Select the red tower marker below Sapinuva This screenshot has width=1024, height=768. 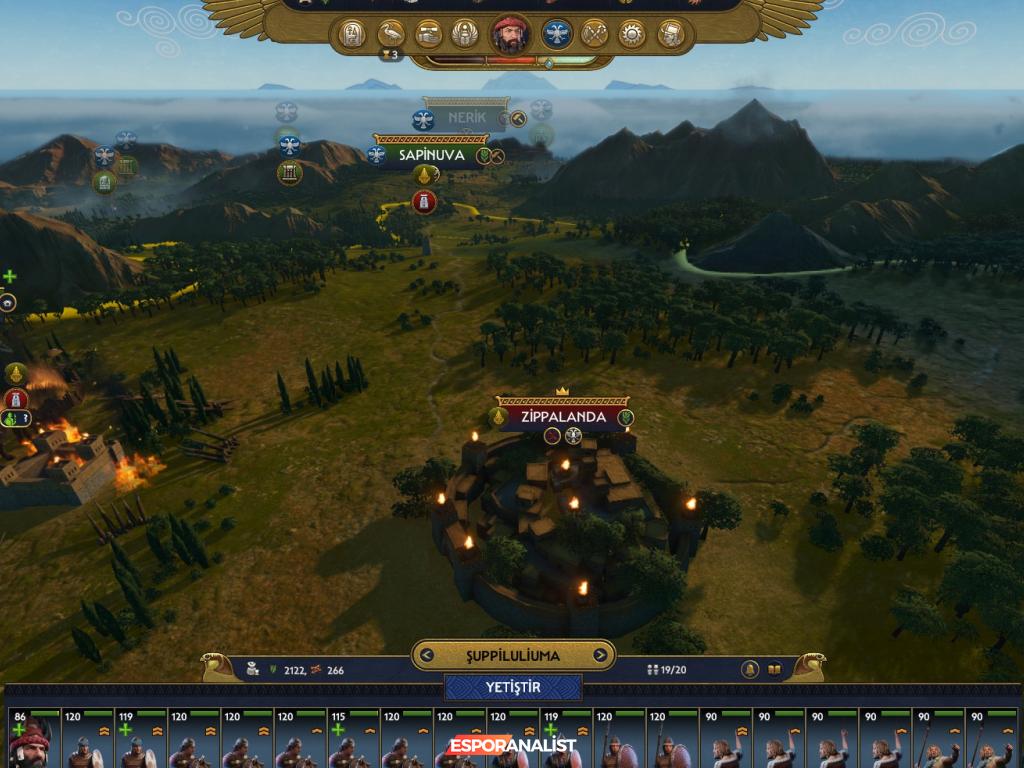point(424,202)
